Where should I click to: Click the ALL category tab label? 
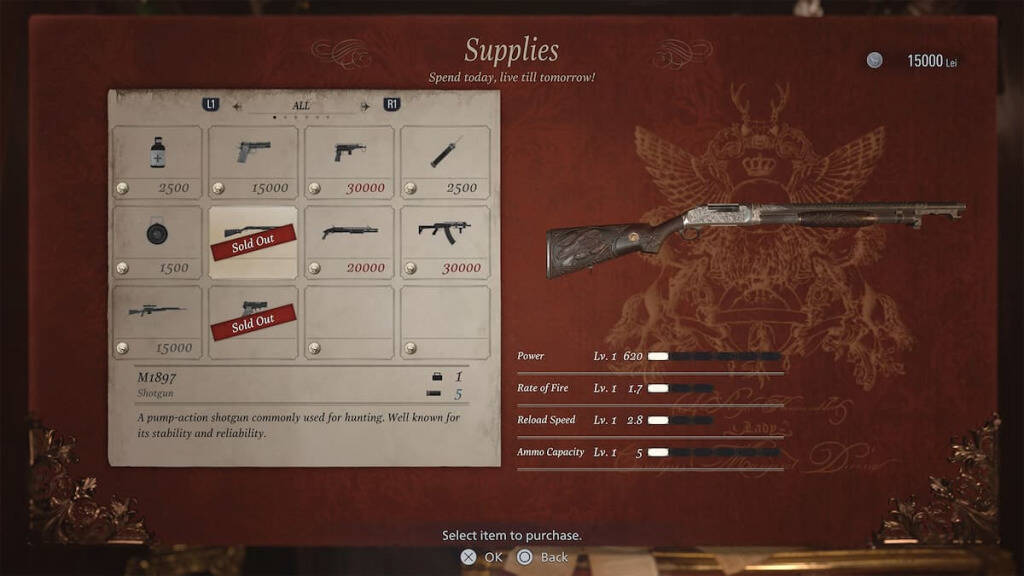301,105
